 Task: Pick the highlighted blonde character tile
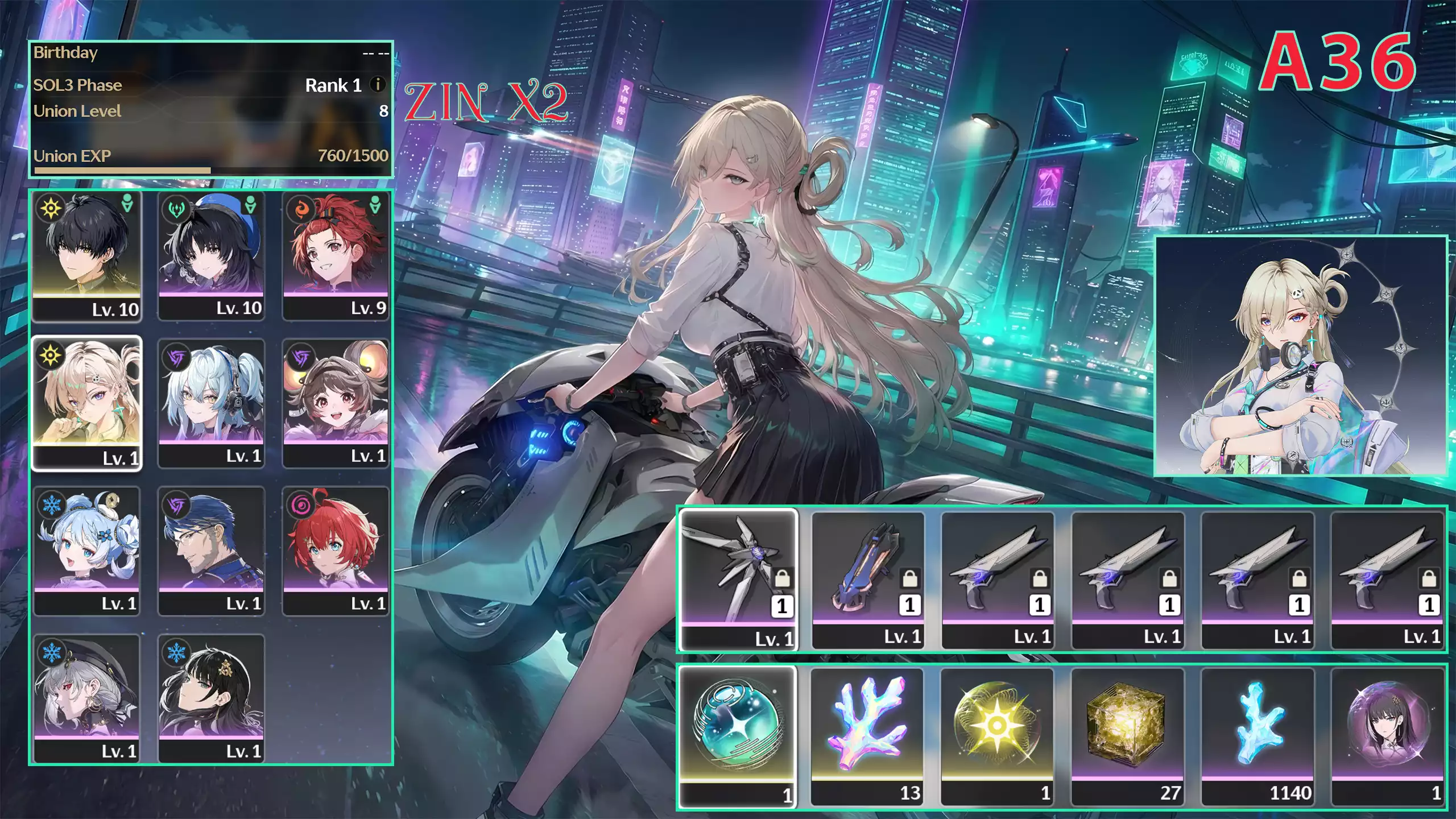86,403
